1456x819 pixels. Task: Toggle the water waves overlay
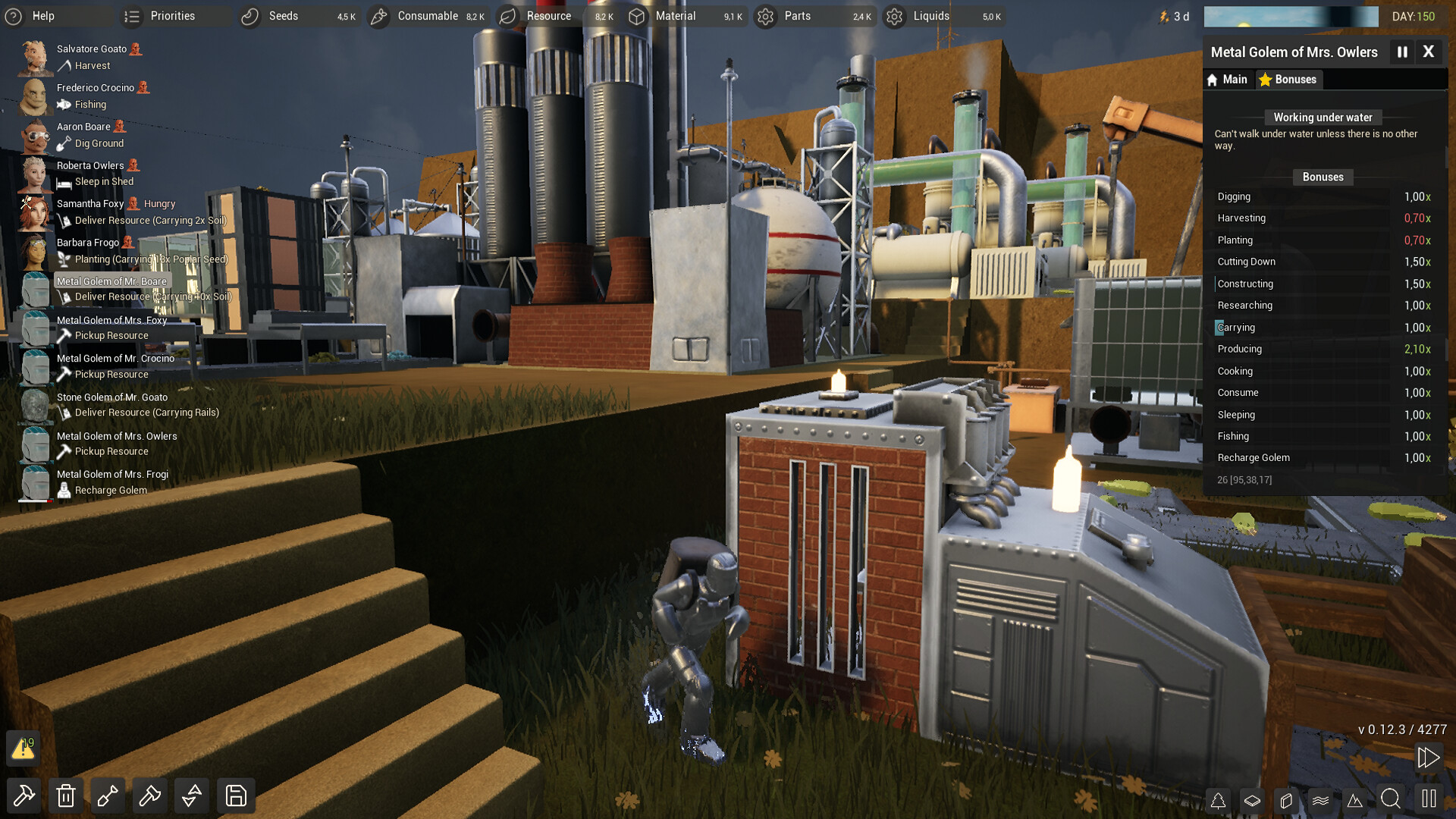click(x=1321, y=800)
